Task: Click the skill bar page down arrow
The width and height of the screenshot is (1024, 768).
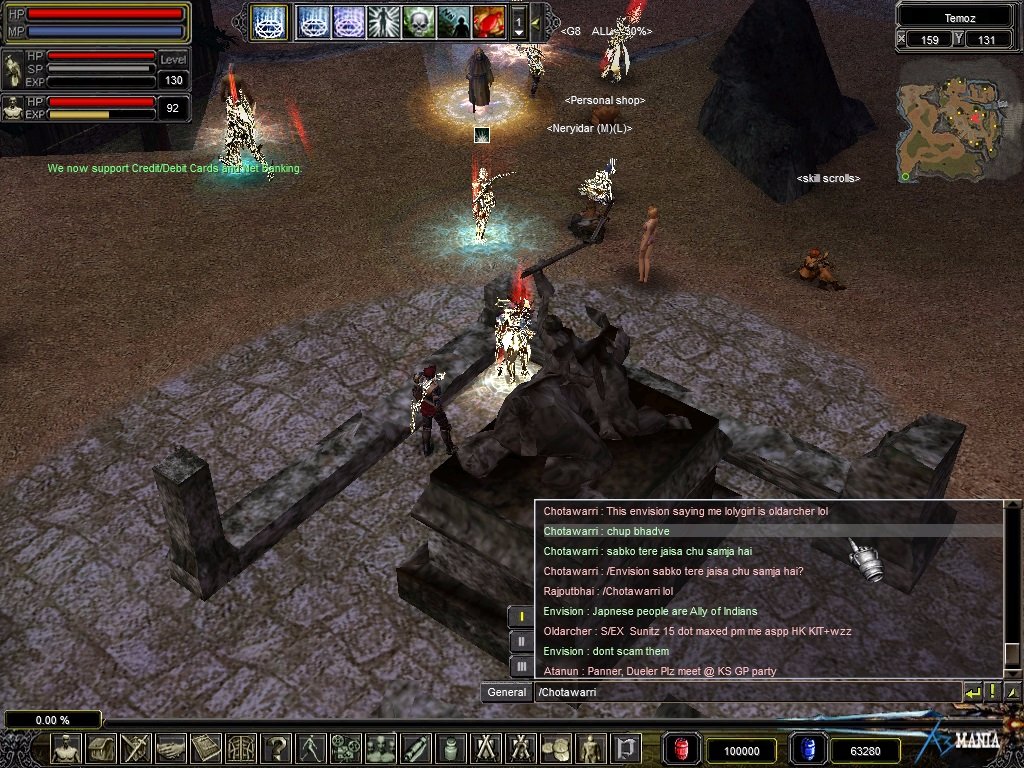Action: pos(518,31)
